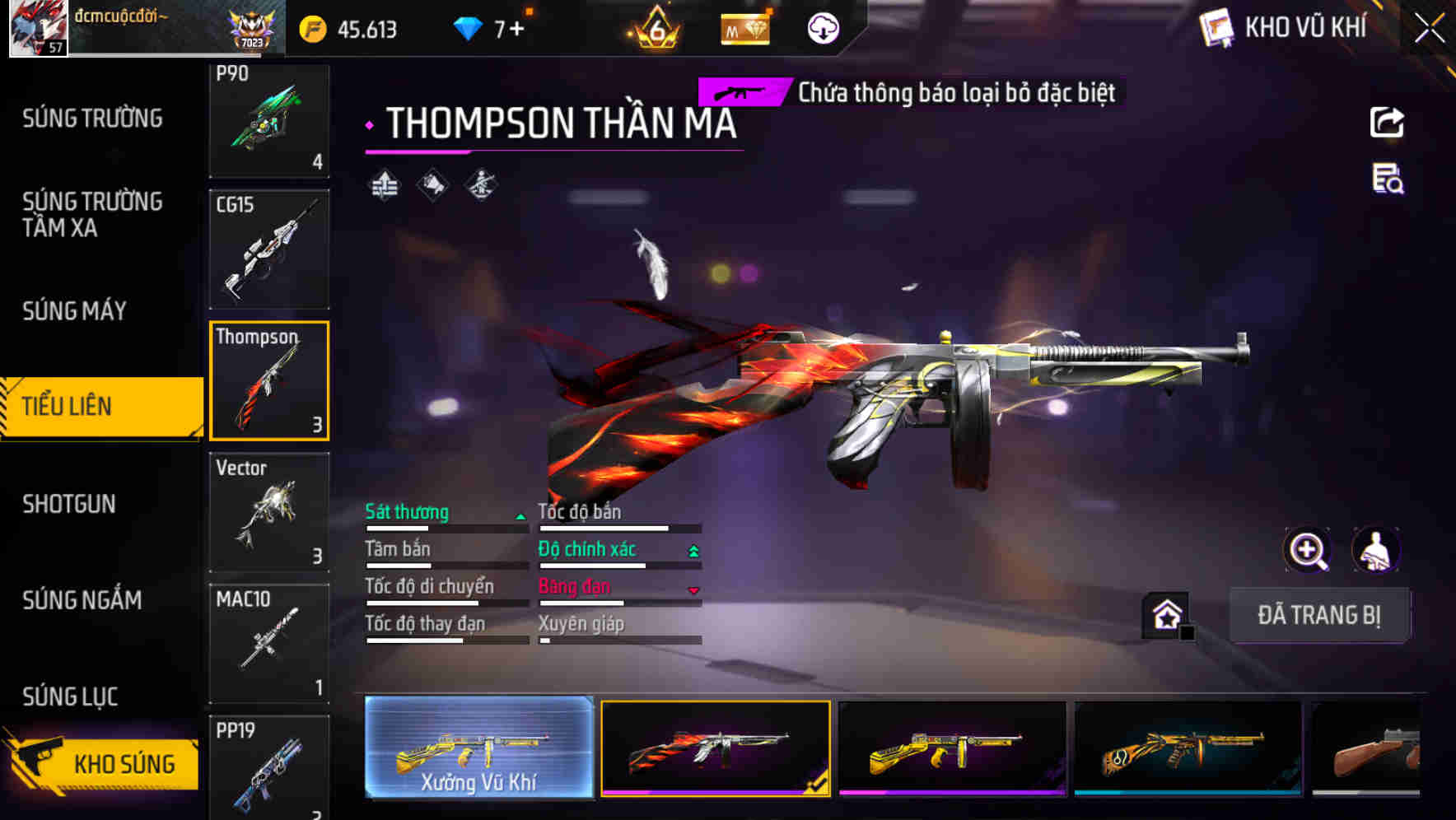This screenshot has width=1456, height=820.
Task: Share the Thompson Thần Ma weapon
Action: click(x=1388, y=122)
